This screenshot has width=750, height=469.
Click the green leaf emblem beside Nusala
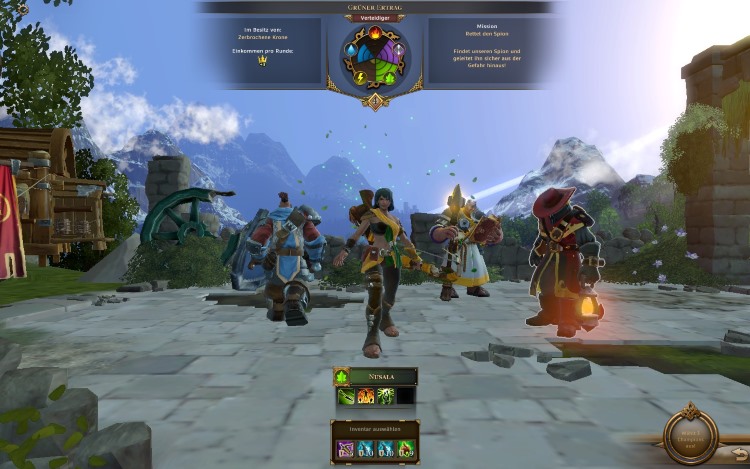coord(341,377)
